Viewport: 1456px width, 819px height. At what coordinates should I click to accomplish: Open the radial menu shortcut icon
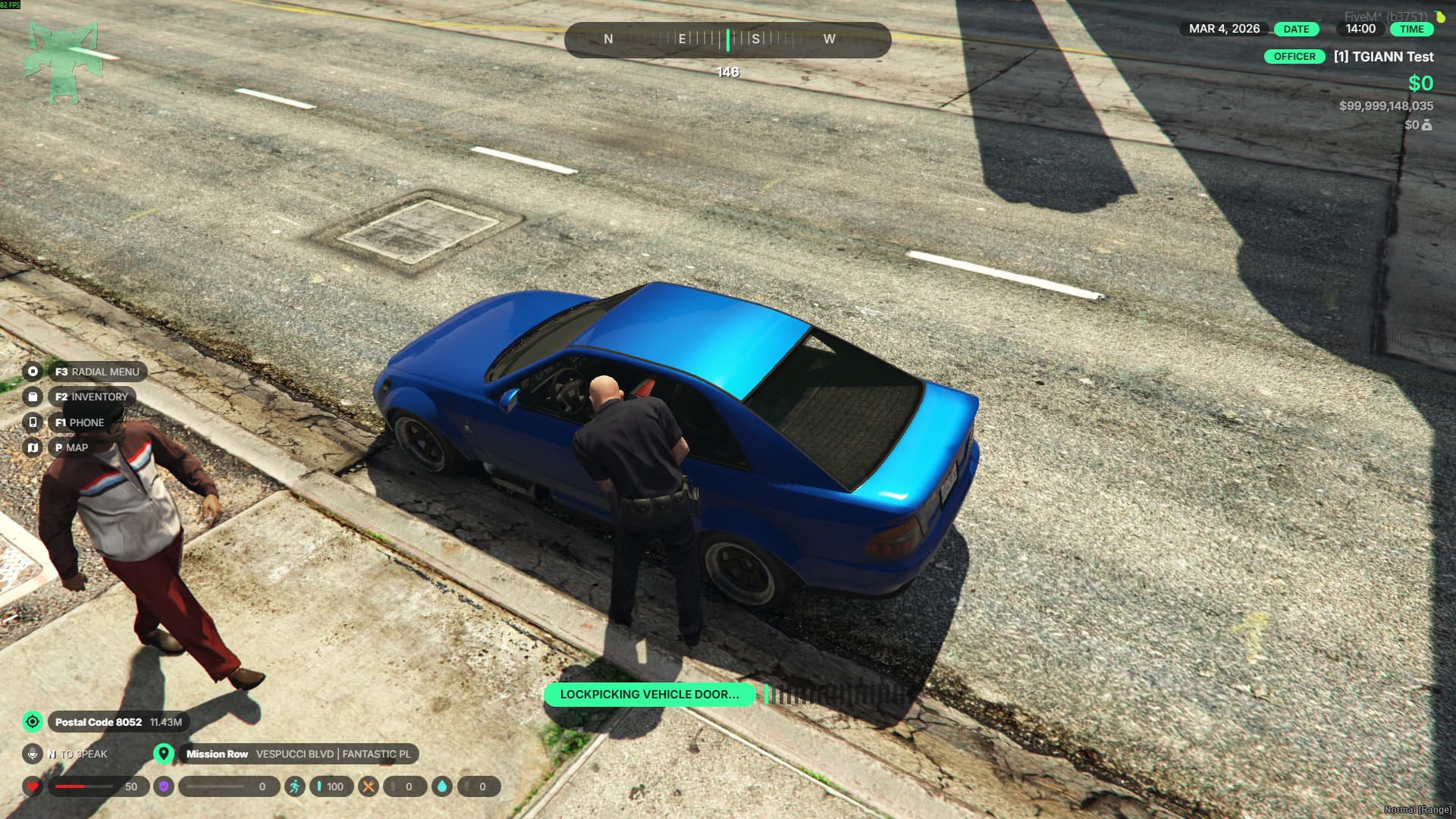[x=33, y=372]
